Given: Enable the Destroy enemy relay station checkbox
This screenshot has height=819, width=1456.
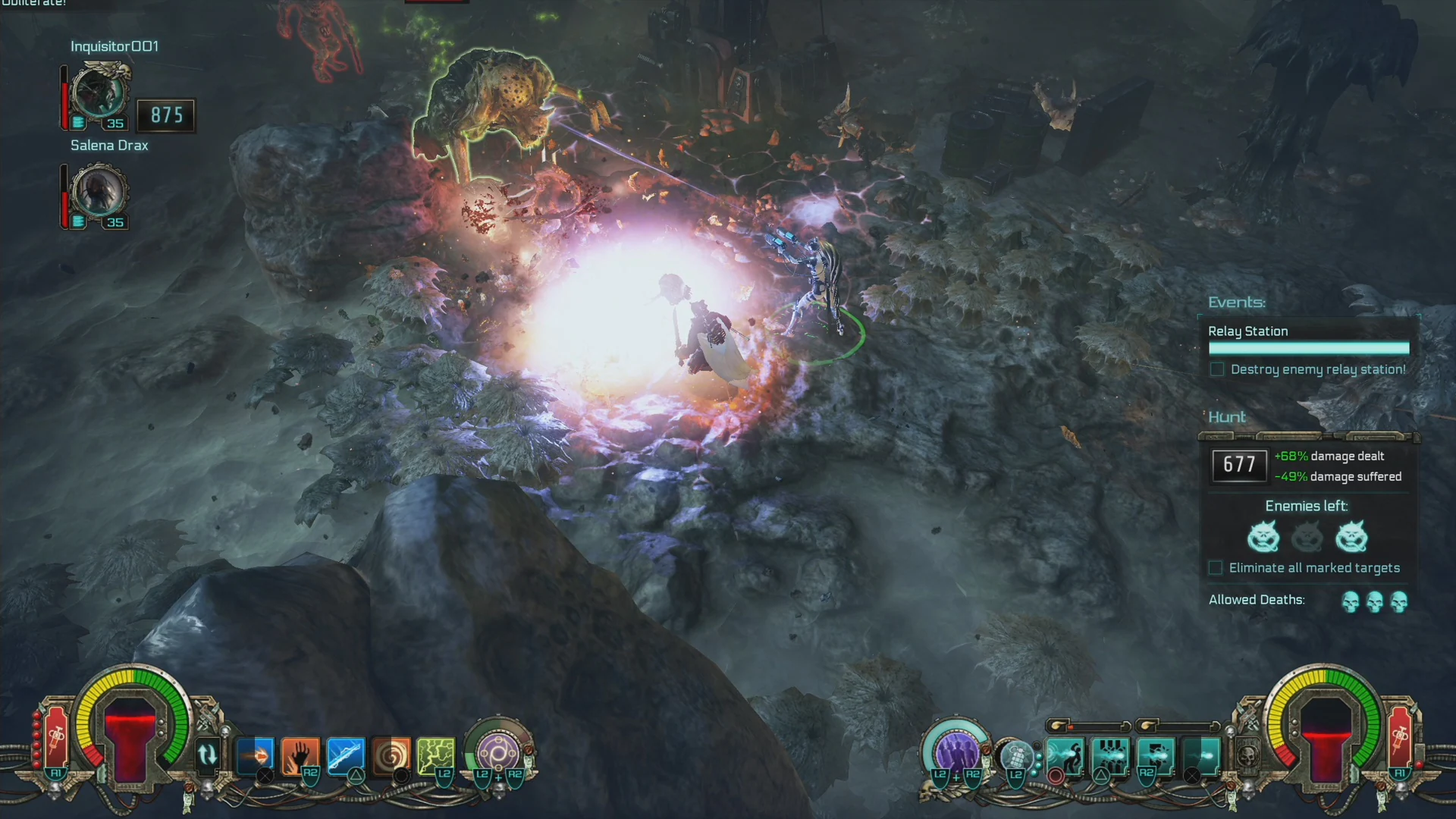Looking at the screenshot, I should [1217, 369].
